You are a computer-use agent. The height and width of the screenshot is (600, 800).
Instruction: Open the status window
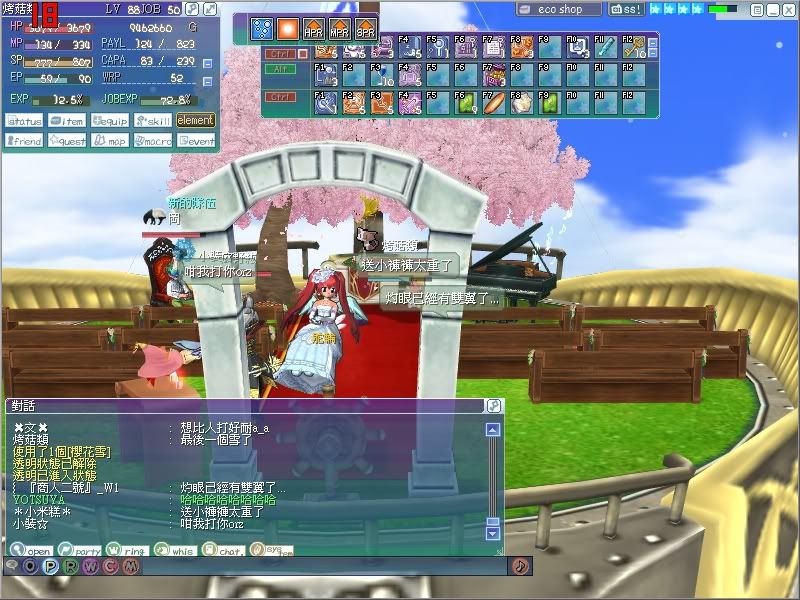coord(23,121)
